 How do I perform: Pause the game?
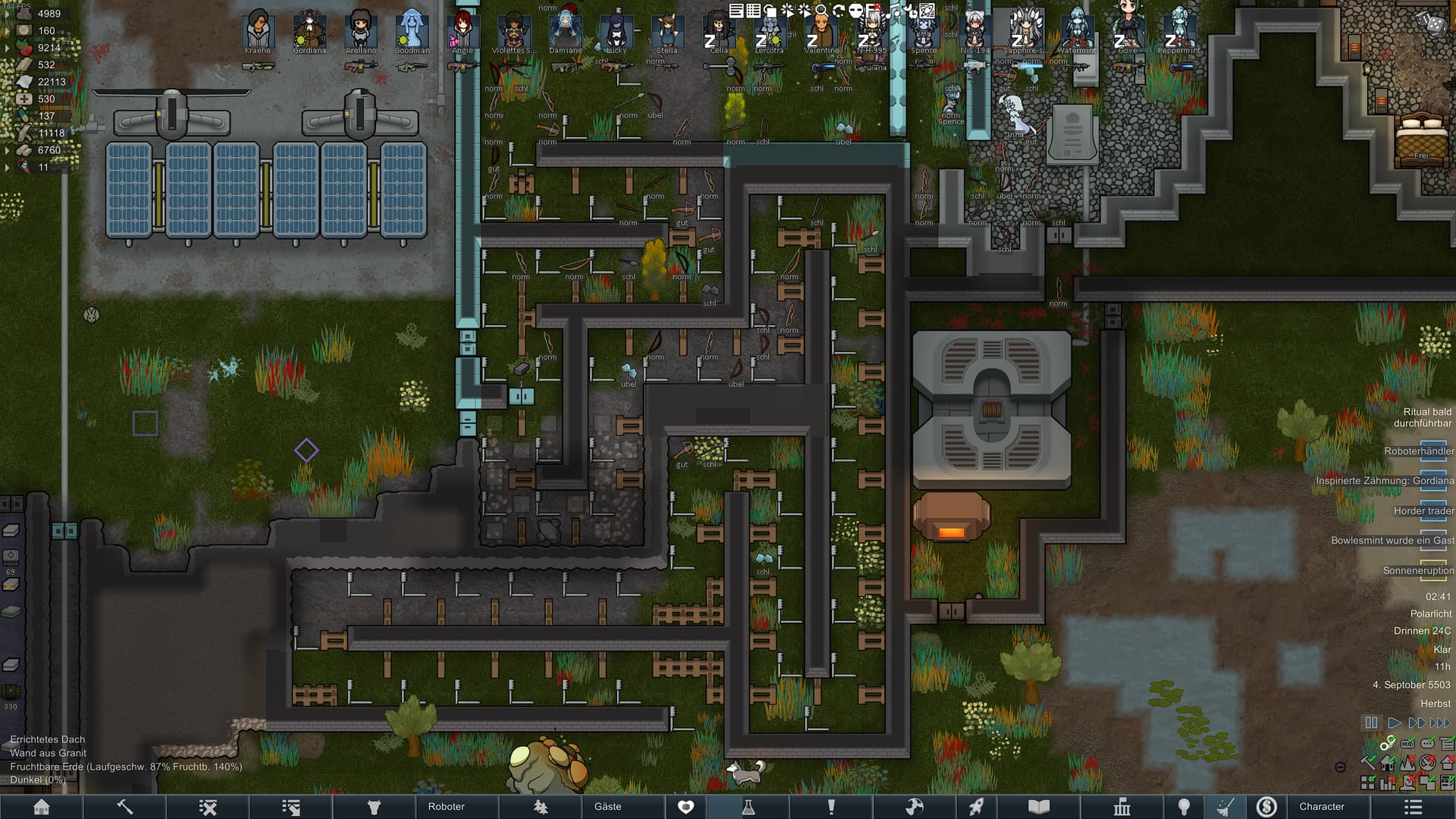click(x=1371, y=723)
